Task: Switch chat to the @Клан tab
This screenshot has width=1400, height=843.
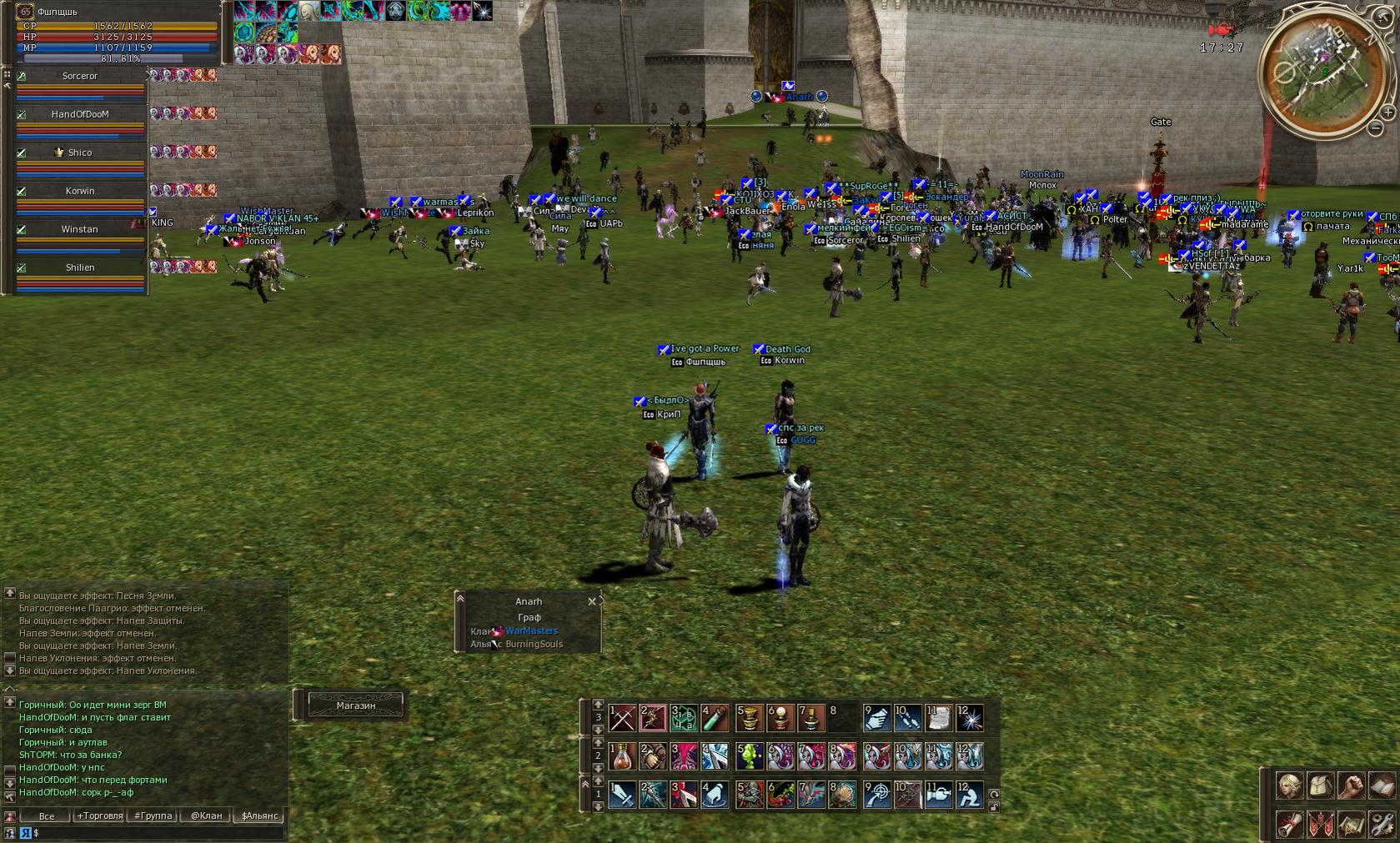Action: (206, 815)
